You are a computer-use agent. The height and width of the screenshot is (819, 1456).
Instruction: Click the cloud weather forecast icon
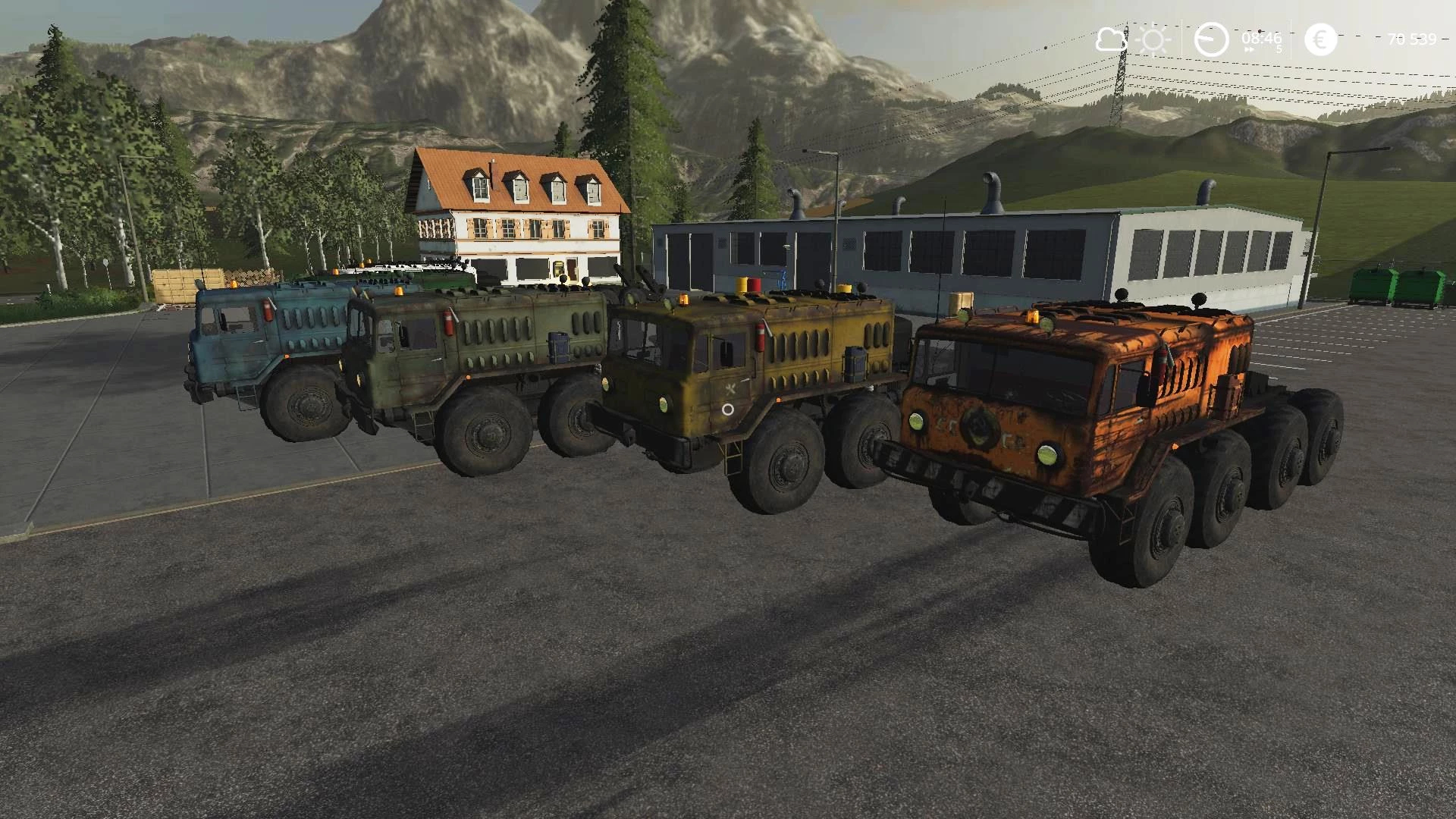pyautogui.click(x=1111, y=39)
